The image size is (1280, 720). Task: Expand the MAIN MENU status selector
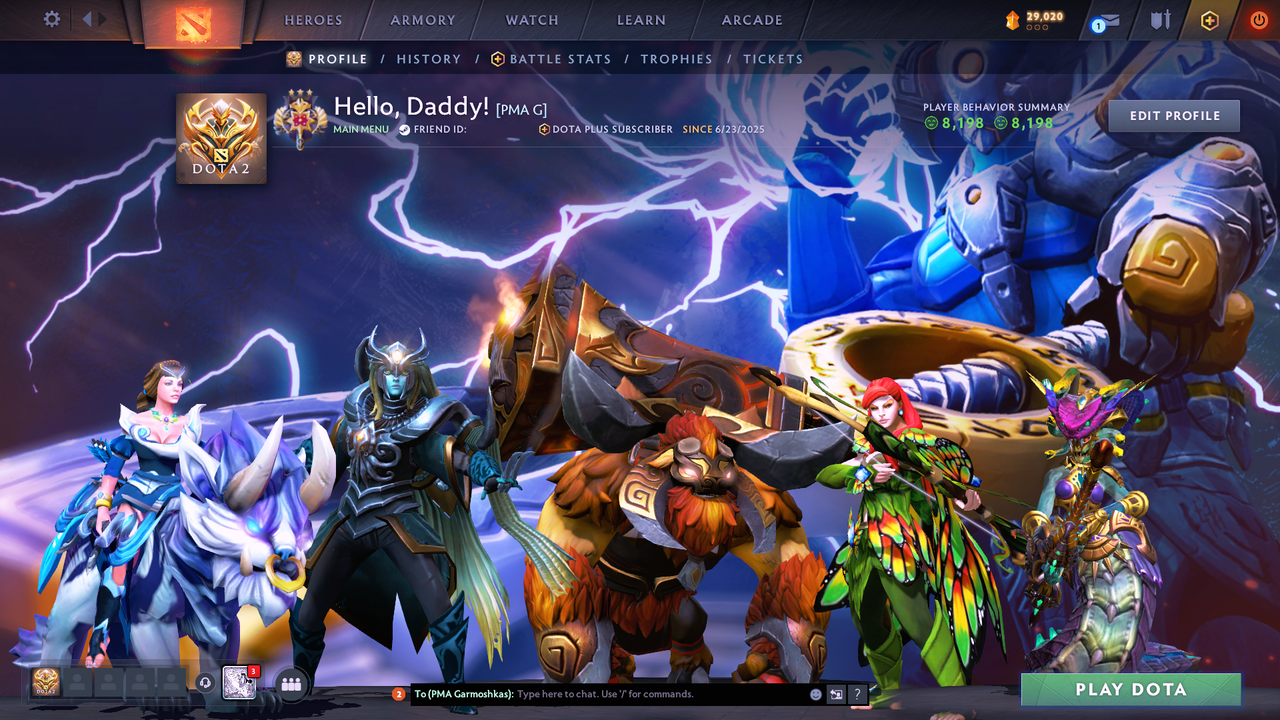pos(361,128)
